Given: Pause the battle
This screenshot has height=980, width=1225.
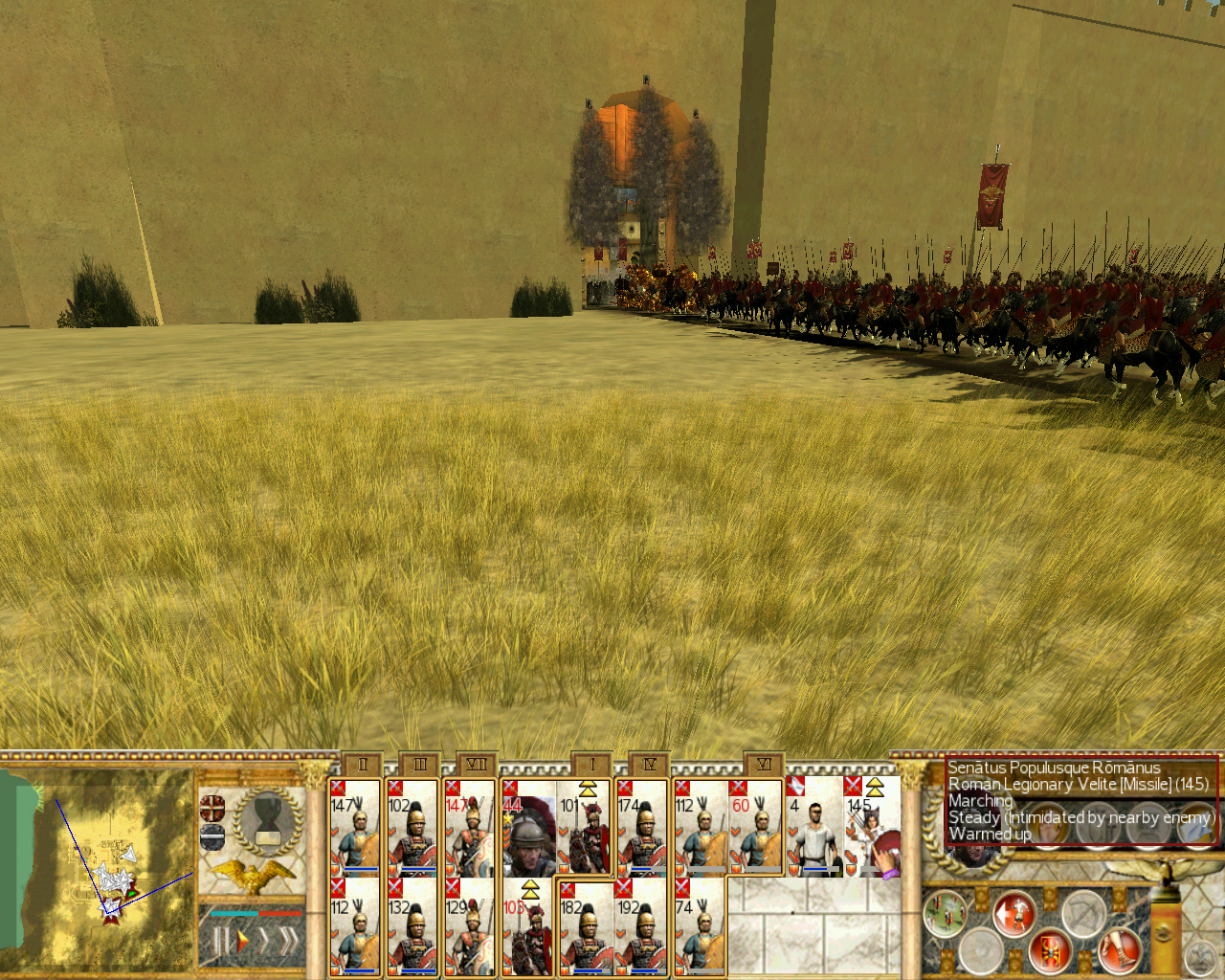Looking at the screenshot, I should (x=220, y=942).
